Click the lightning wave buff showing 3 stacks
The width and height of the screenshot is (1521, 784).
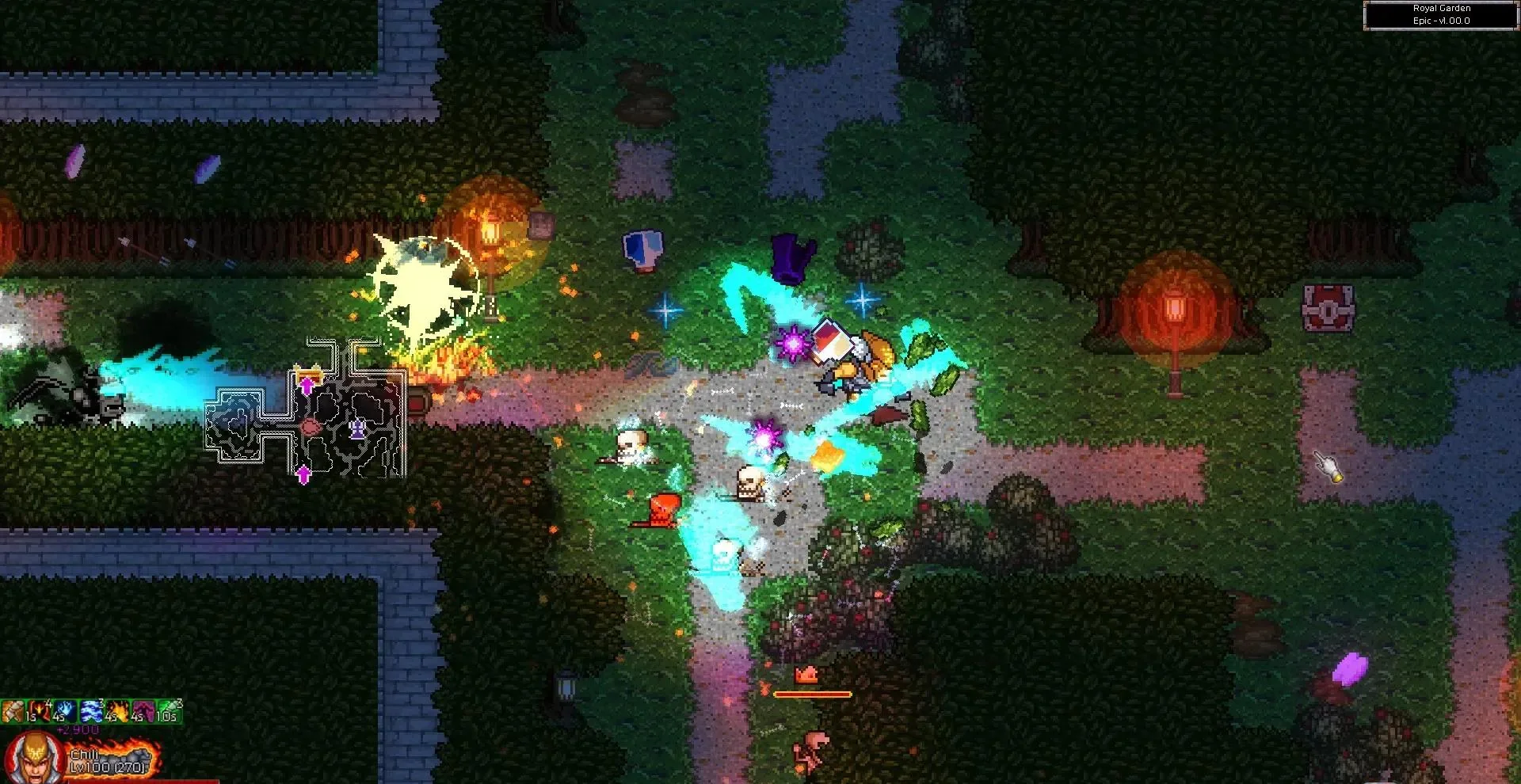tap(91, 711)
